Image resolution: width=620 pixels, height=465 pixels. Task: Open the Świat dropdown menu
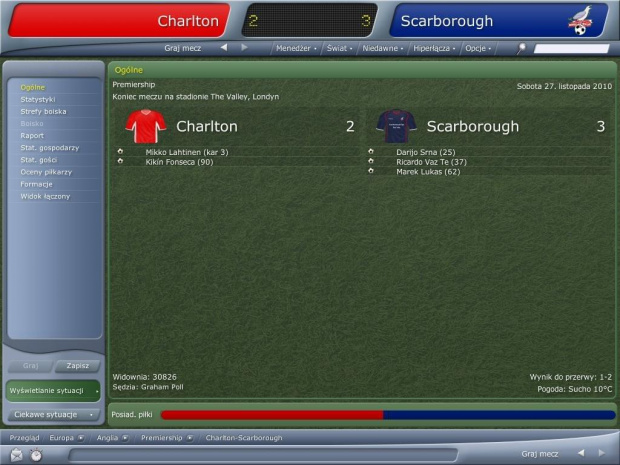(x=340, y=47)
